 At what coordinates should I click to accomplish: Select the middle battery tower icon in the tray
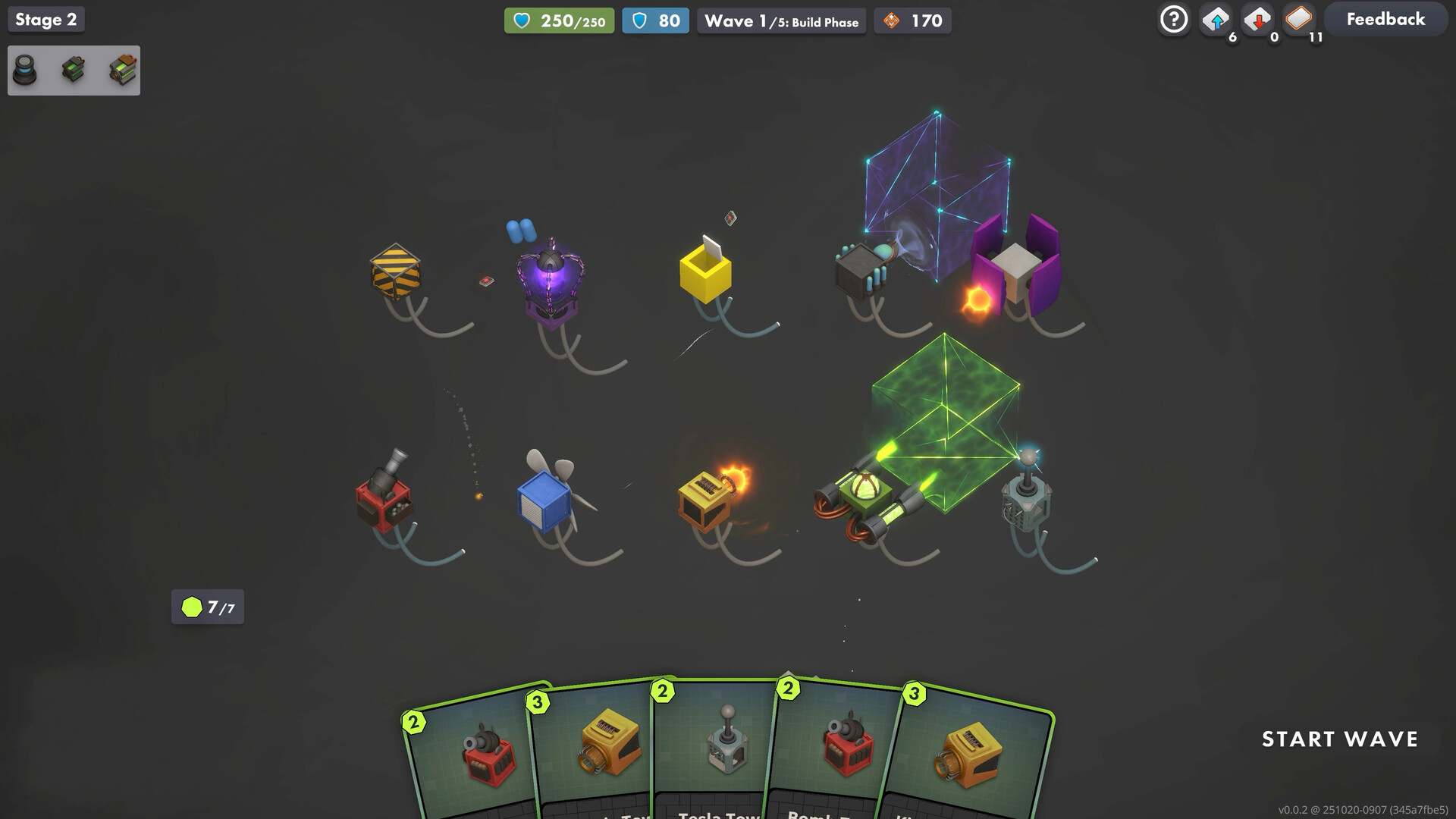(73, 70)
